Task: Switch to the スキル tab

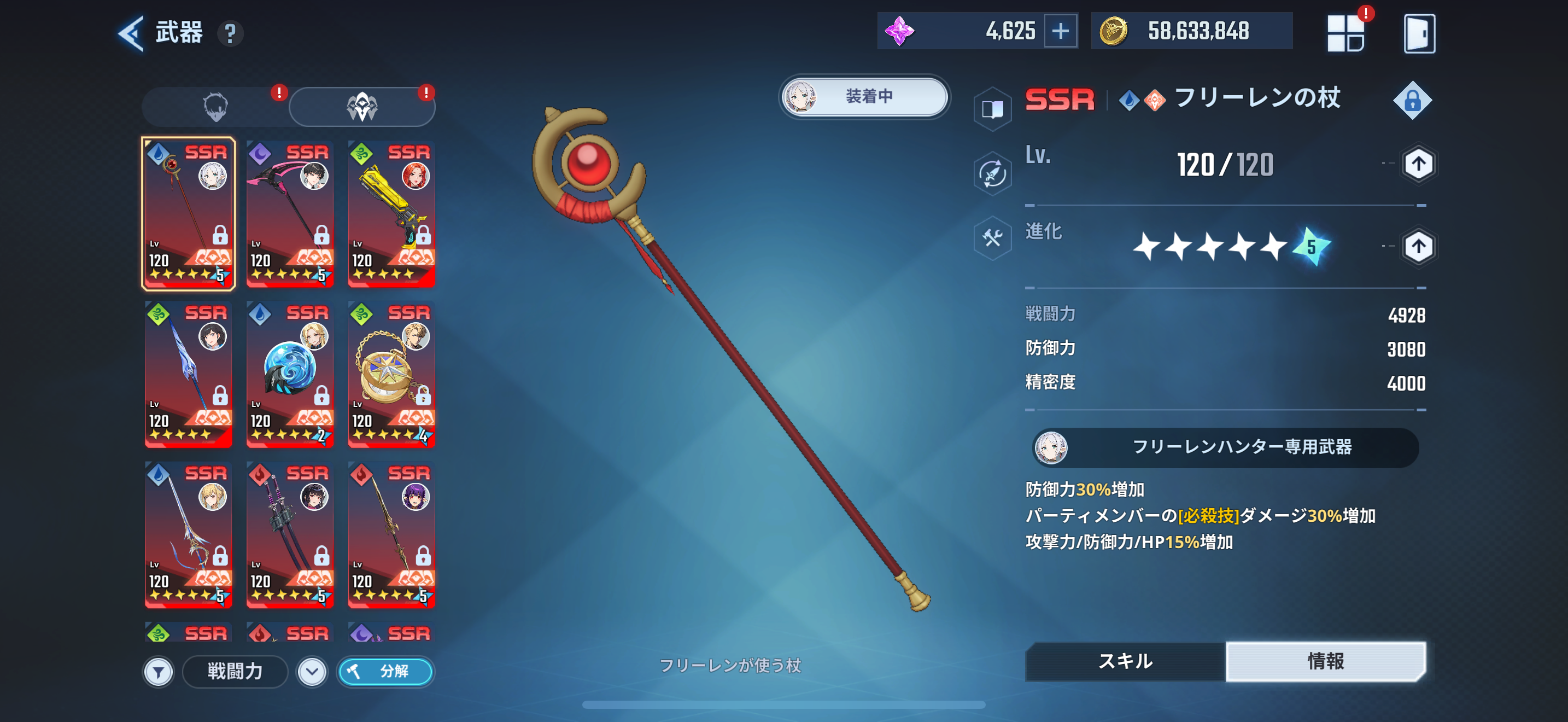Action: [x=1125, y=661]
